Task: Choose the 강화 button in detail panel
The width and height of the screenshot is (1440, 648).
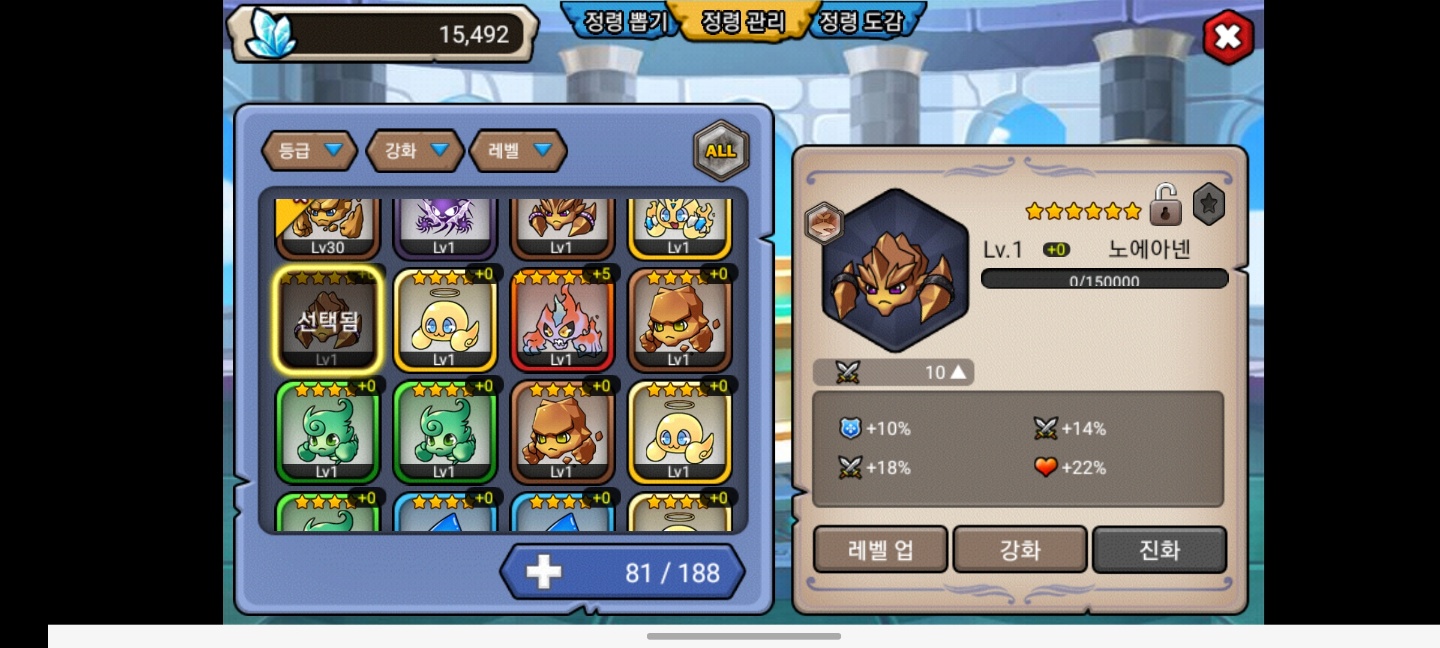Action: coord(1020,549)
